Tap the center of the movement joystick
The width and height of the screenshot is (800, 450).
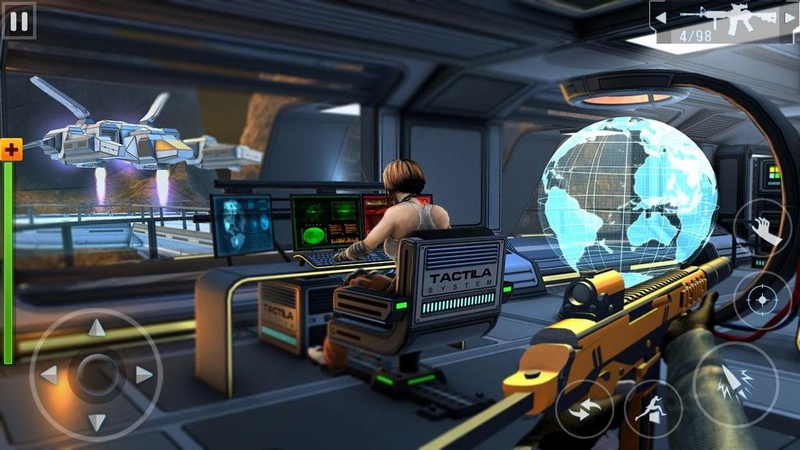96,375
